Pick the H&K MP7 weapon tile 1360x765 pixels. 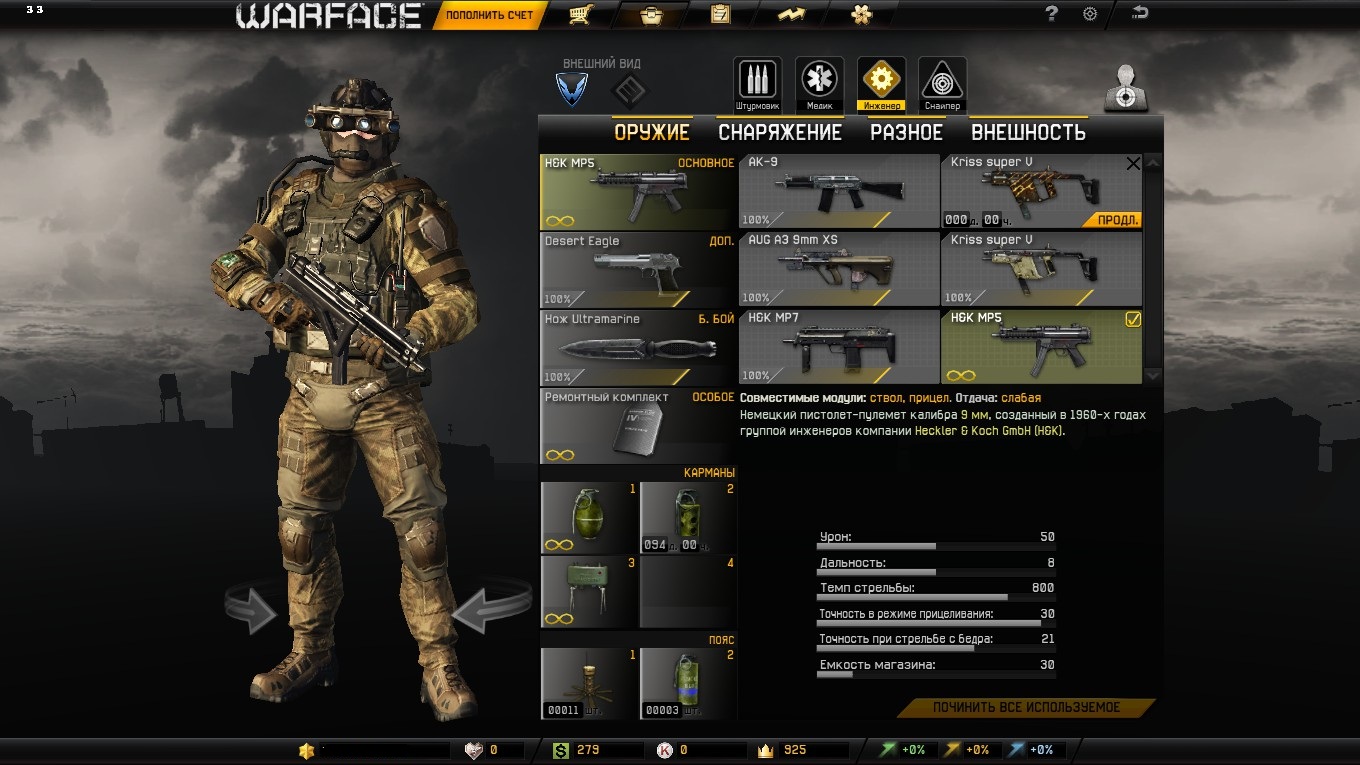pos(838,346)
